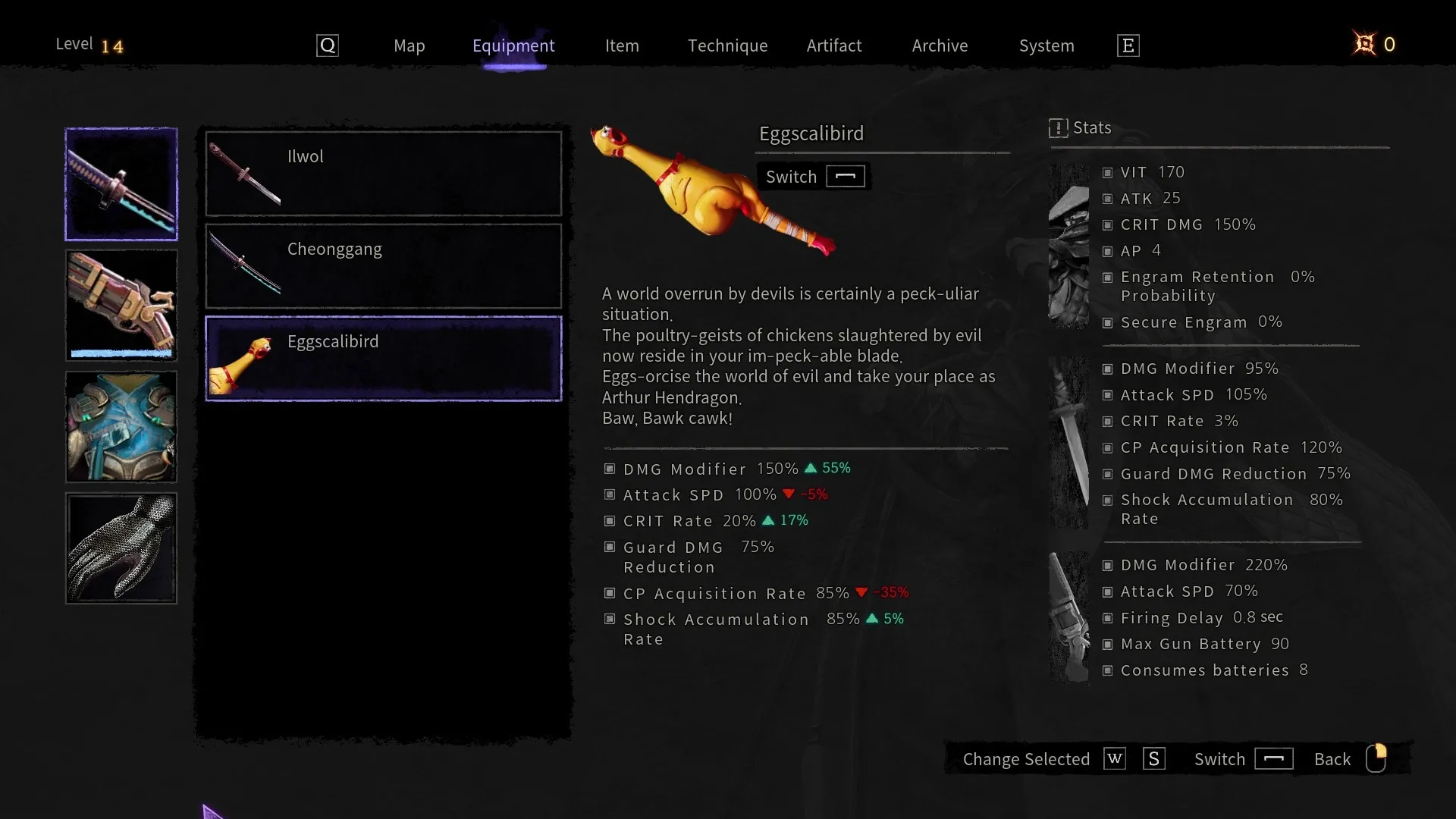Select the Eggscalibird weapon row
Image resolution: width=1456 pixels, height=819 pixels.
coord(384,358)
